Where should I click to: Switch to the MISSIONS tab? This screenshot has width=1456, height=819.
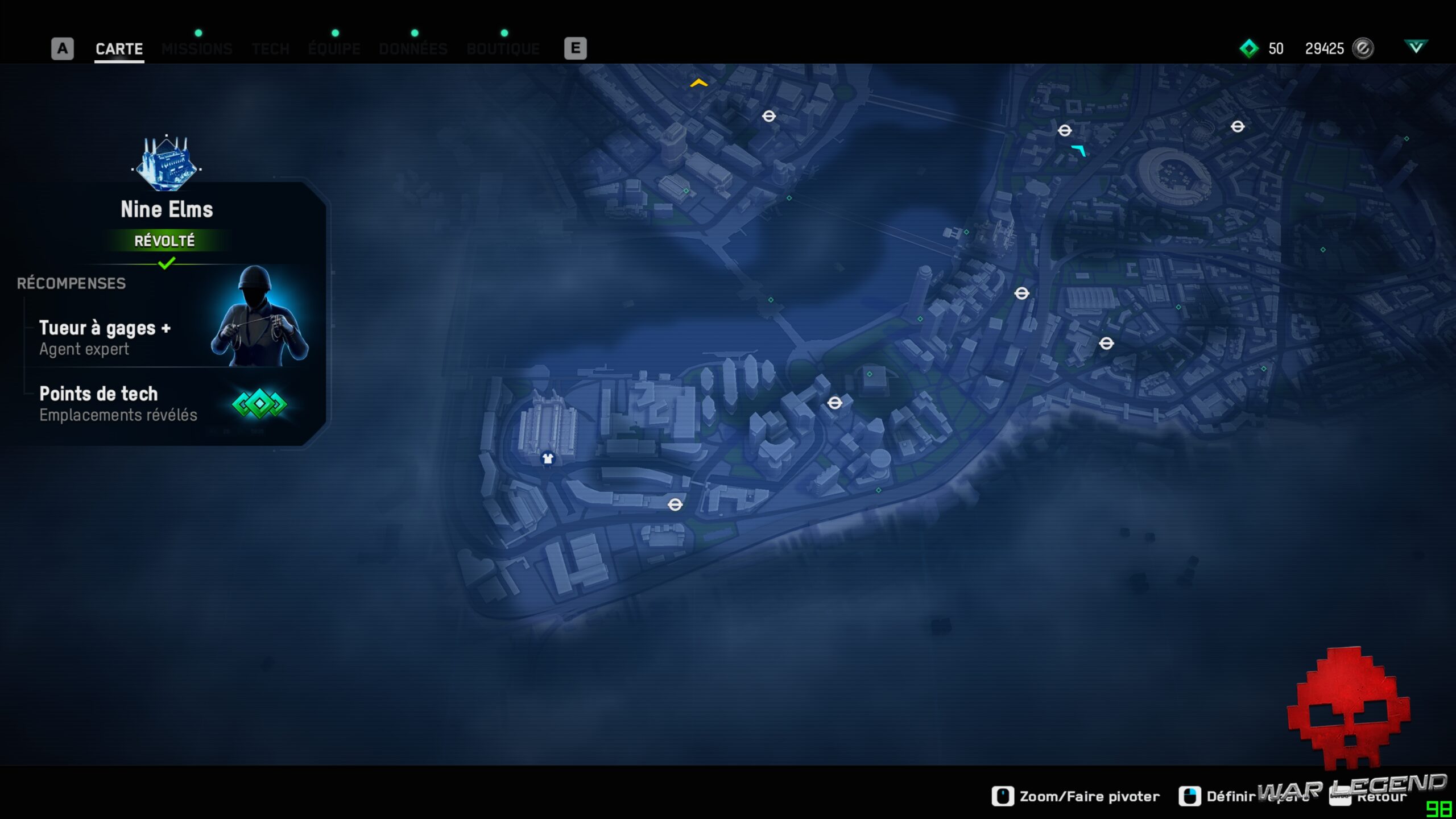tap(197, 49)
